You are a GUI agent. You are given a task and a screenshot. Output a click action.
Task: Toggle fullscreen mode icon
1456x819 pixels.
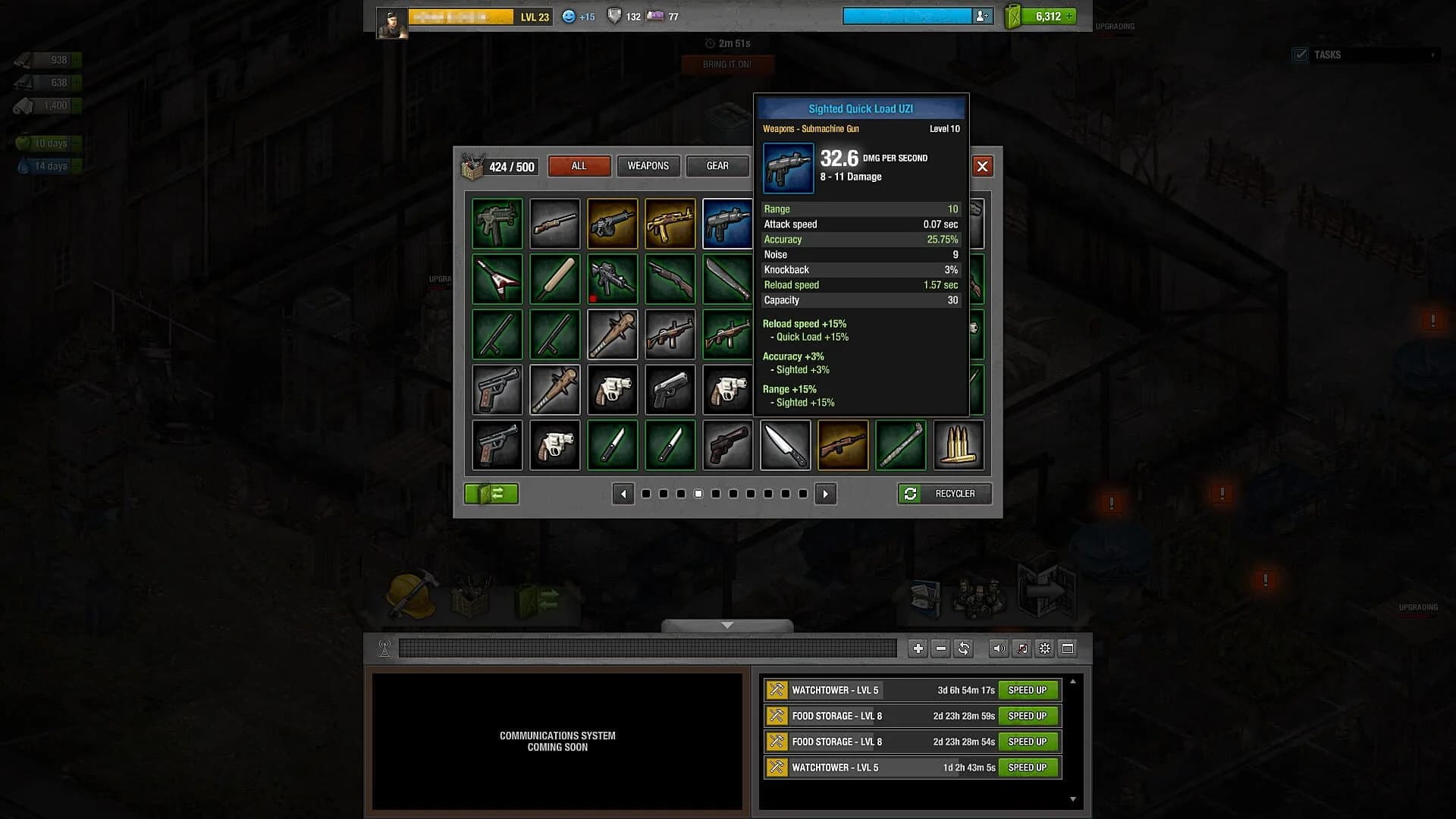click(x=1068, y=649)
